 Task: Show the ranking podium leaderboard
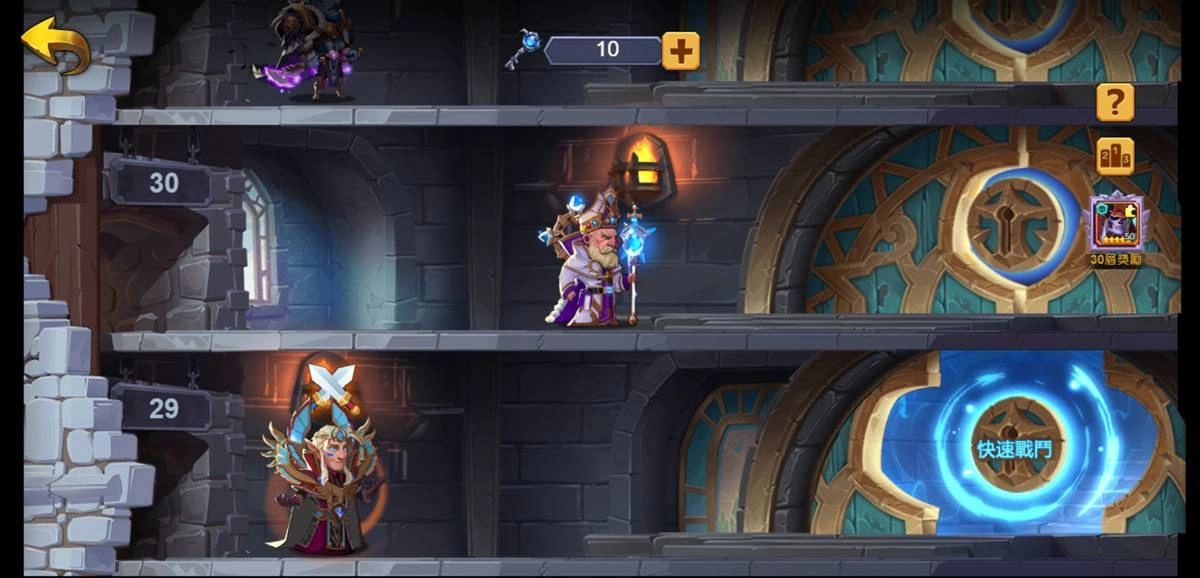pos(1115,156)
